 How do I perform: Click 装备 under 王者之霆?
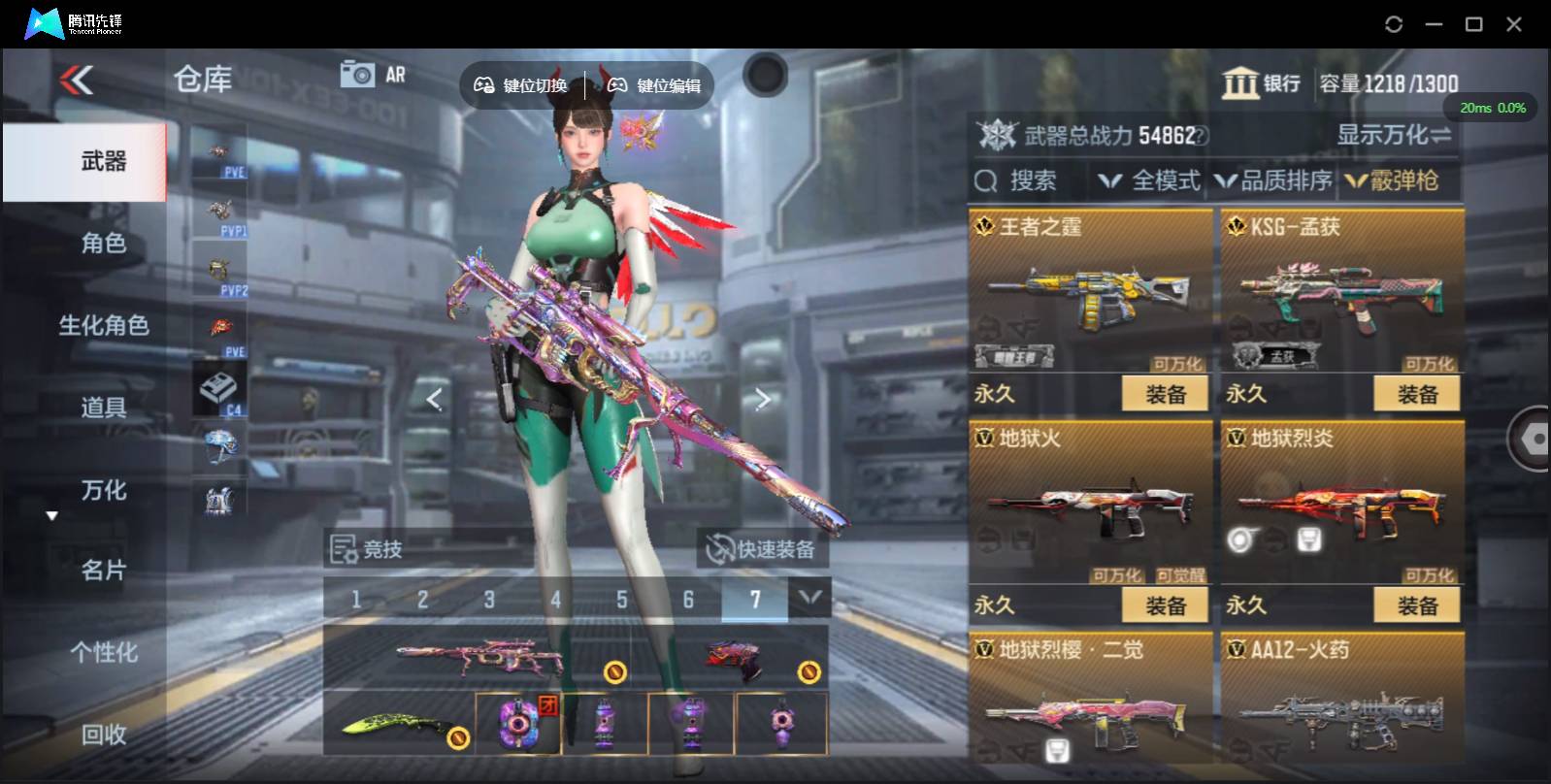(1165, 393)
